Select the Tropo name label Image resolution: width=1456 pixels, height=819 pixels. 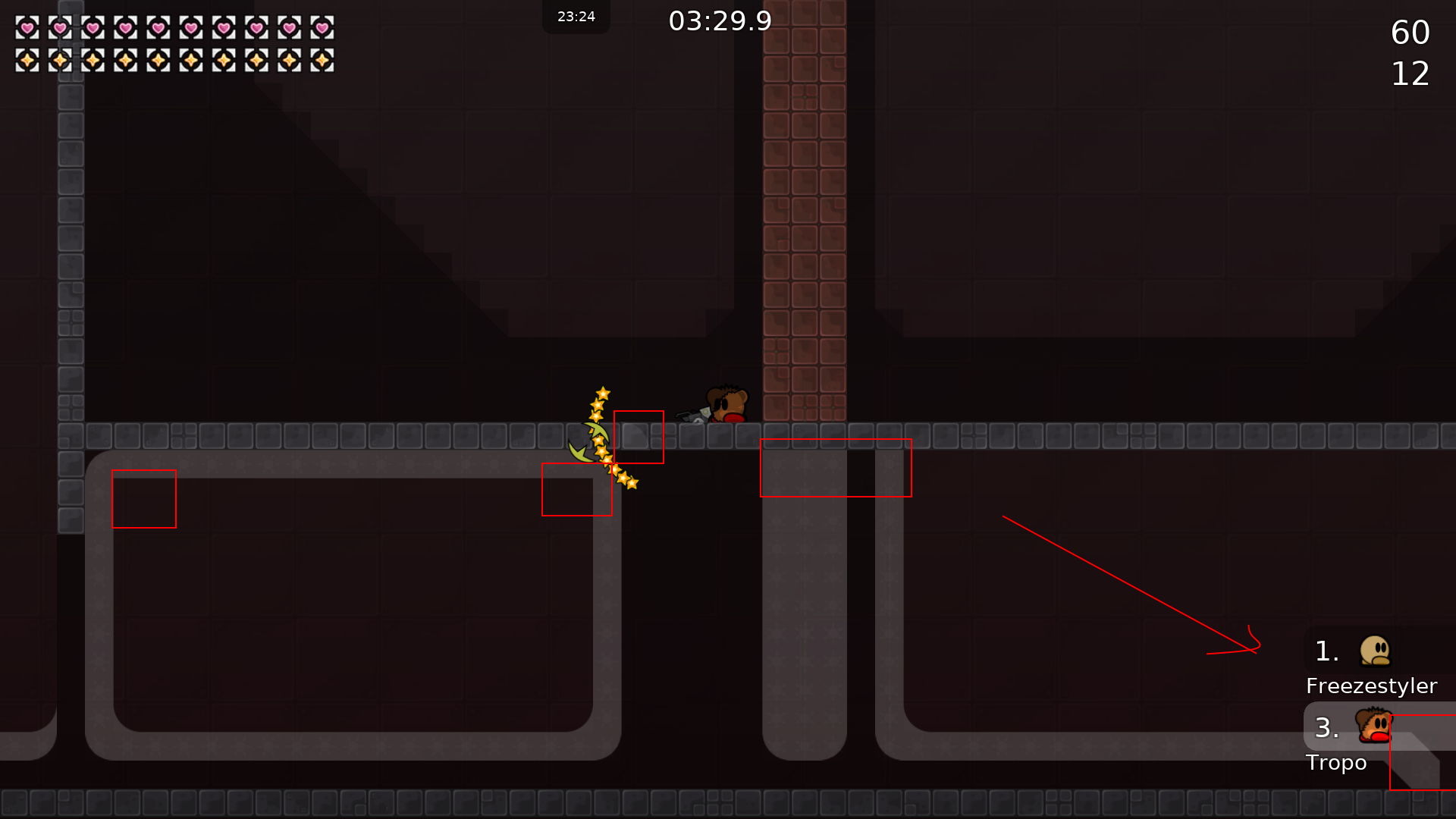(x=1336, y=763)
